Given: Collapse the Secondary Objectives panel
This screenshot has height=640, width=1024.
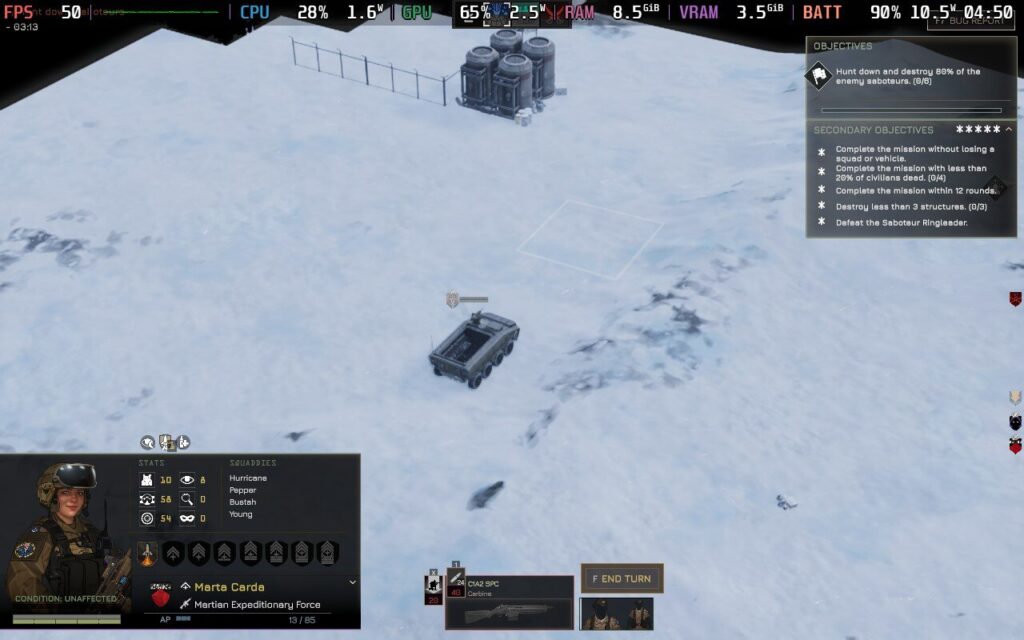Looking at the screenshot, I should [1008, 129].
